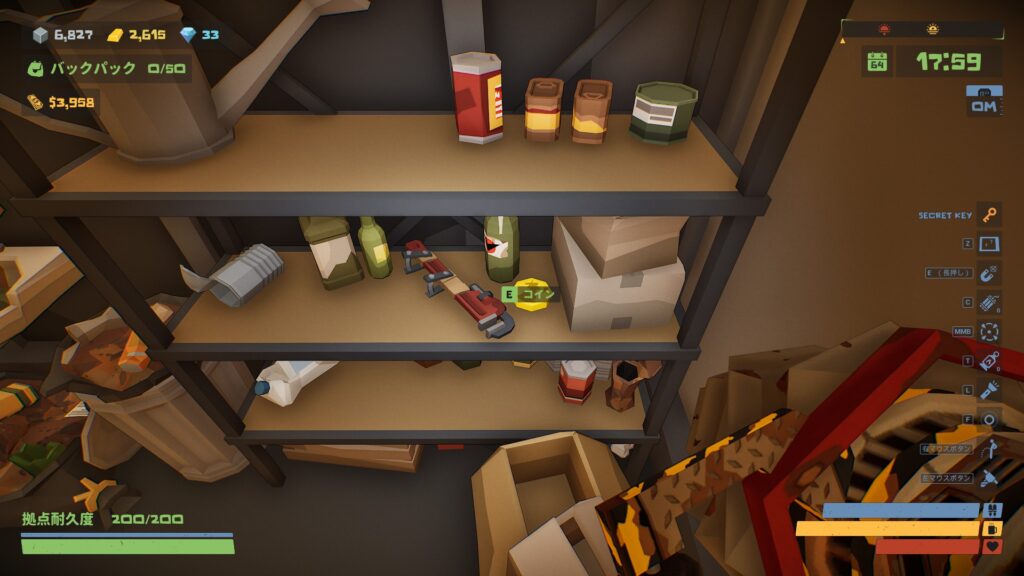Open the day 64 calendar icon
This screenshot has width=1024, height=576.
877,61
